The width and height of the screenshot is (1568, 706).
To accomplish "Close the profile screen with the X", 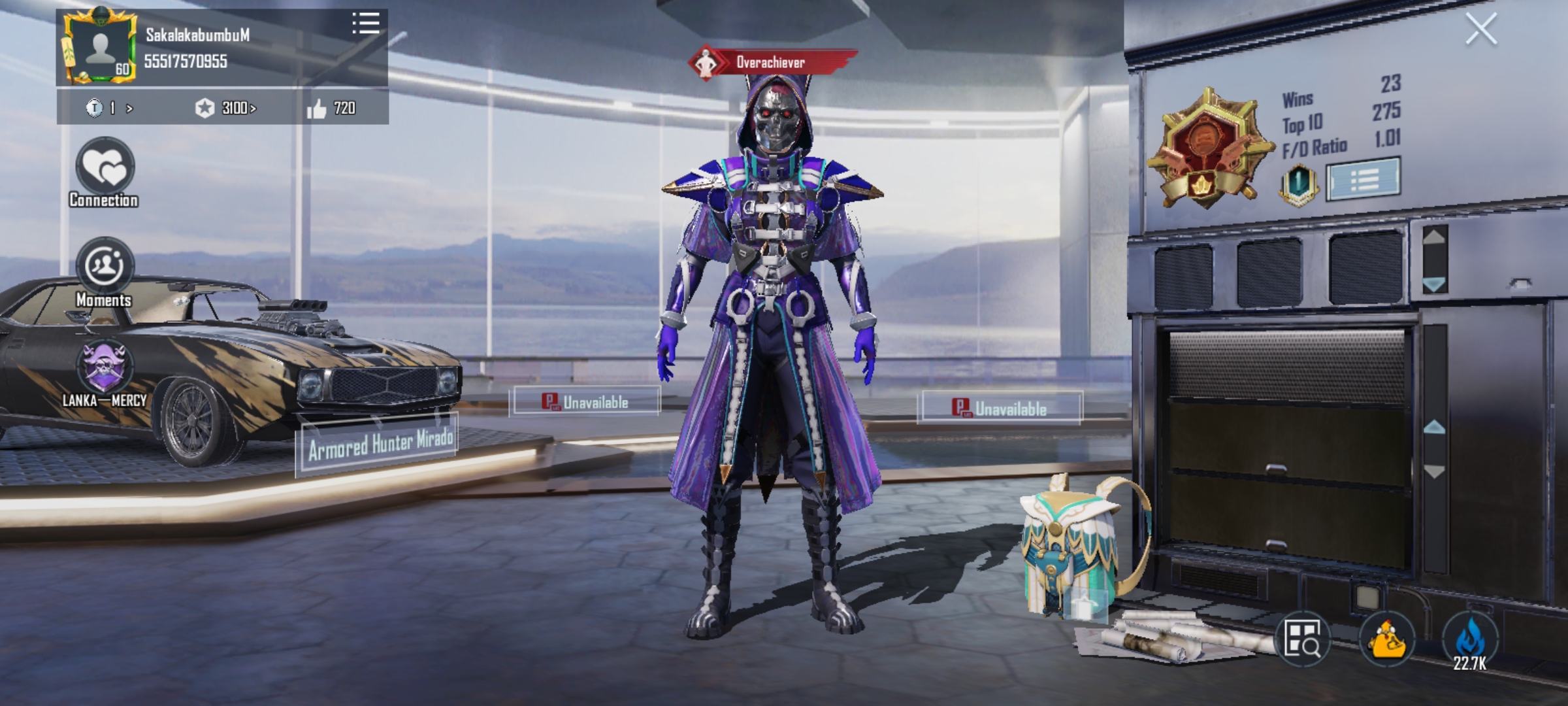I will coord(1480,29).
